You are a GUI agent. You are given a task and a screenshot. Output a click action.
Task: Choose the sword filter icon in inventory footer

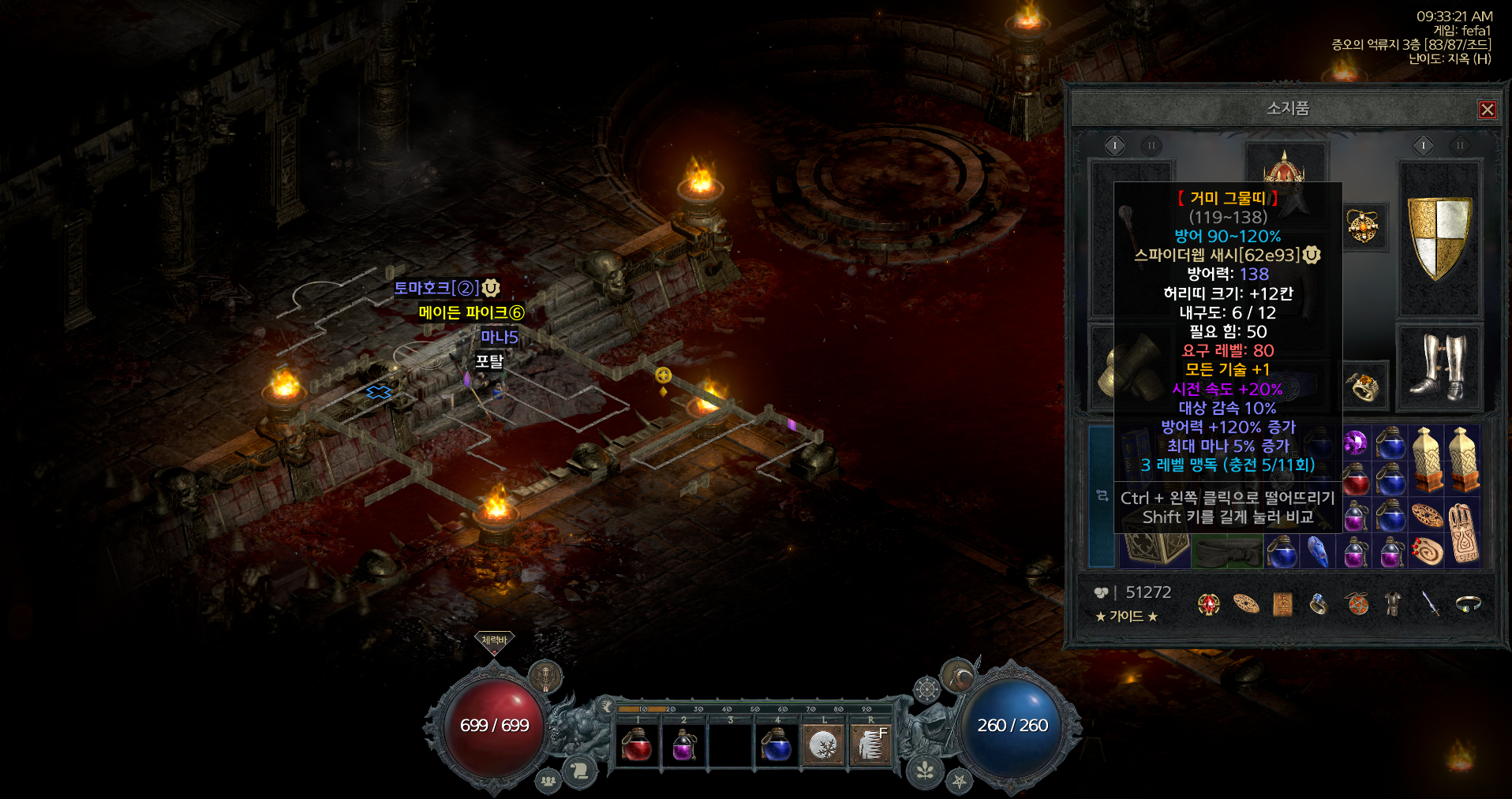tap(1430, 603)
